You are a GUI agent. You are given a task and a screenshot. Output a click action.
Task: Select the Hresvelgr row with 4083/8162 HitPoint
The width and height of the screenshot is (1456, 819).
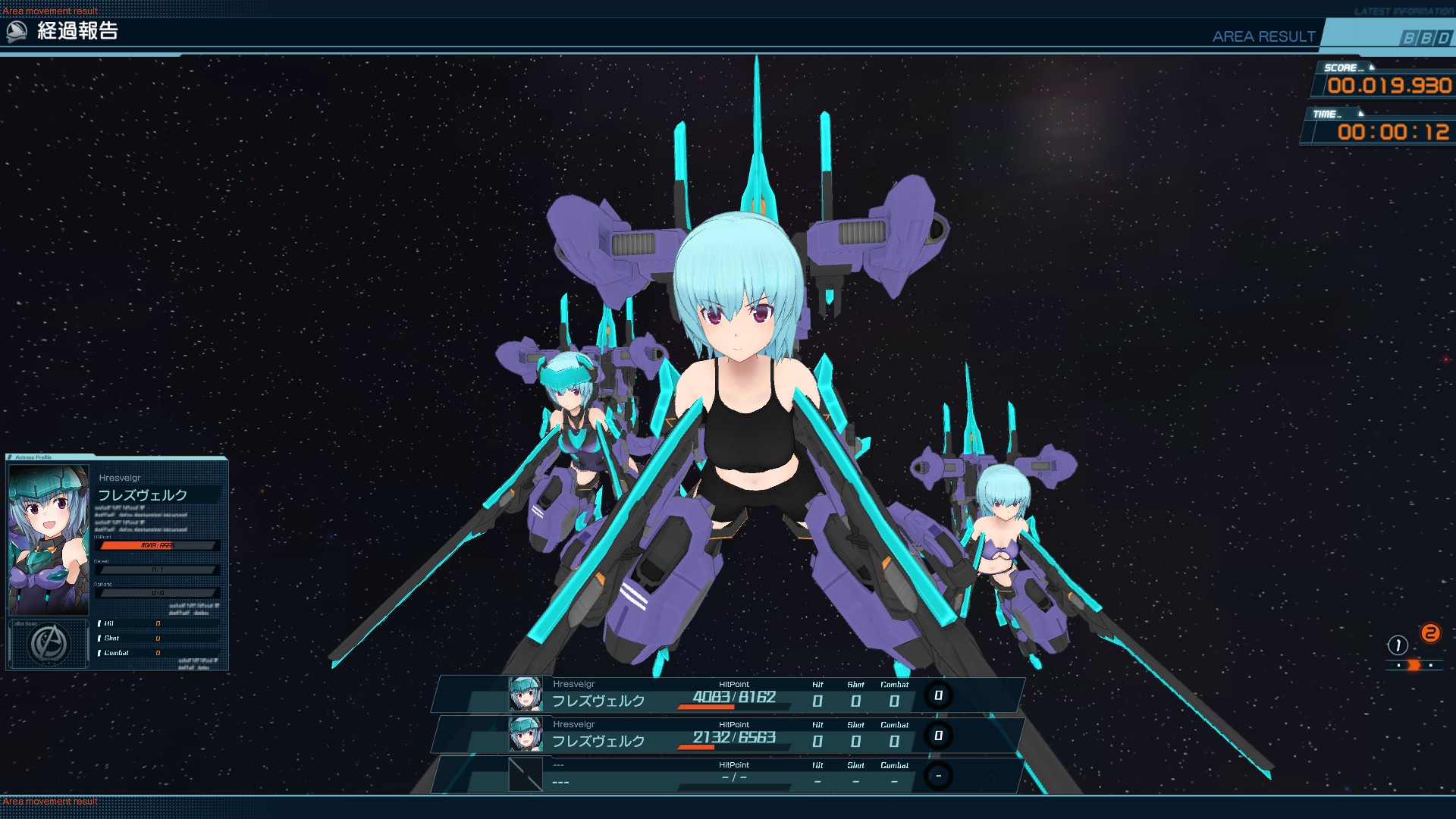(x=728, y=695)
